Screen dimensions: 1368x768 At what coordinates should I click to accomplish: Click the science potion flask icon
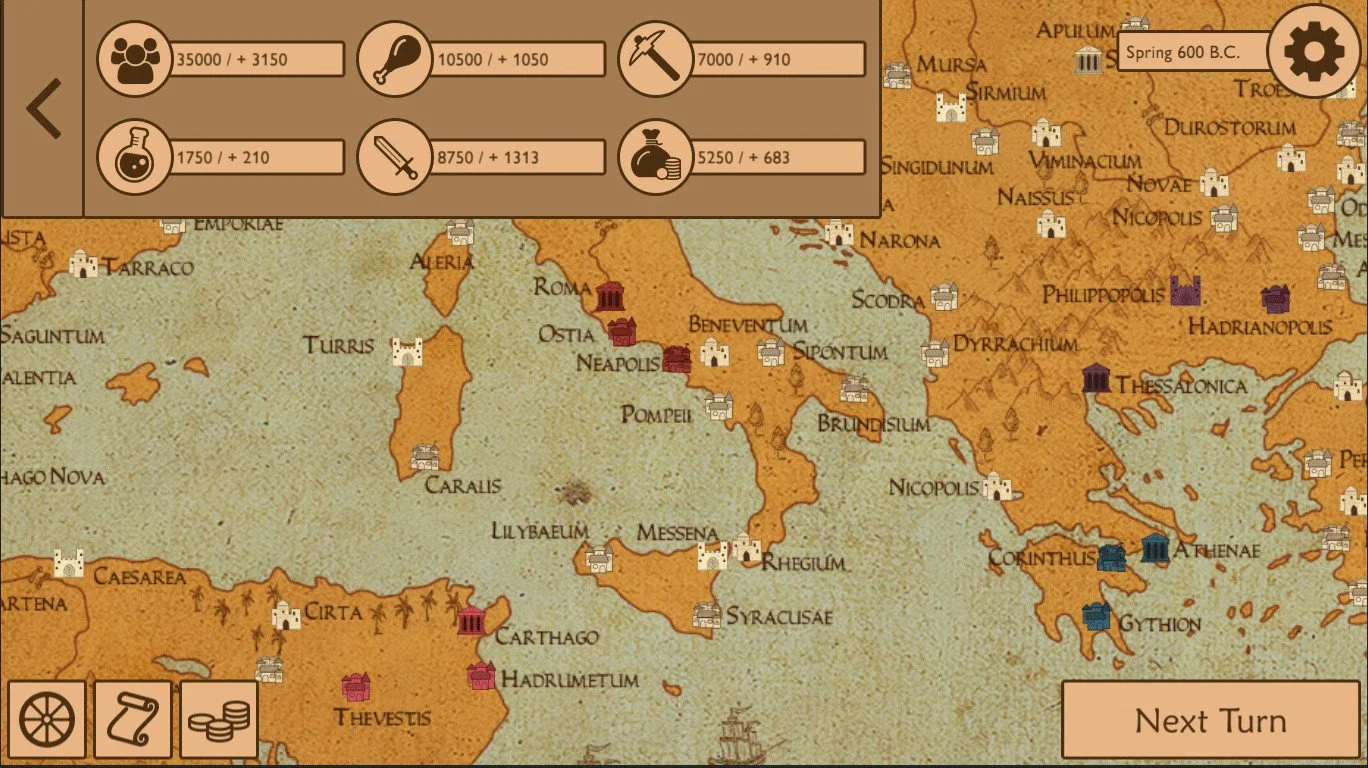coord(137,156)
